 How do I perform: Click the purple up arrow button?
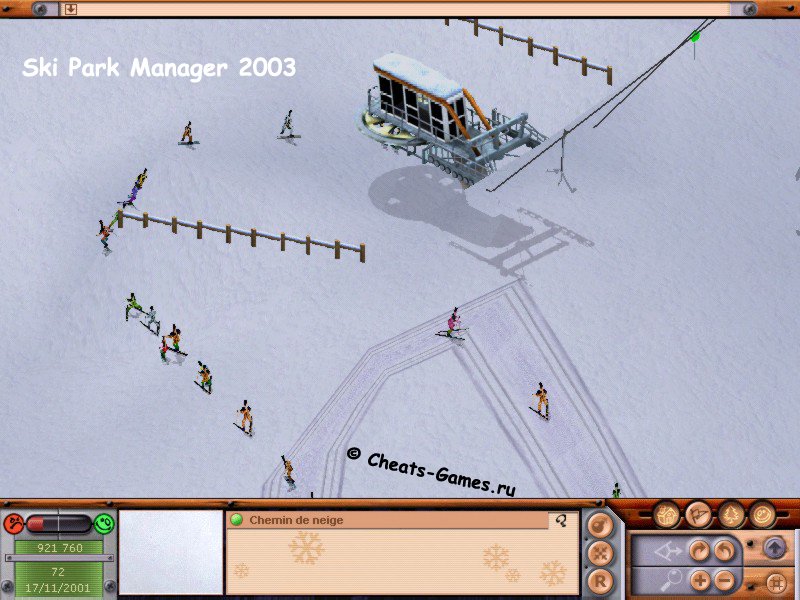775,548
